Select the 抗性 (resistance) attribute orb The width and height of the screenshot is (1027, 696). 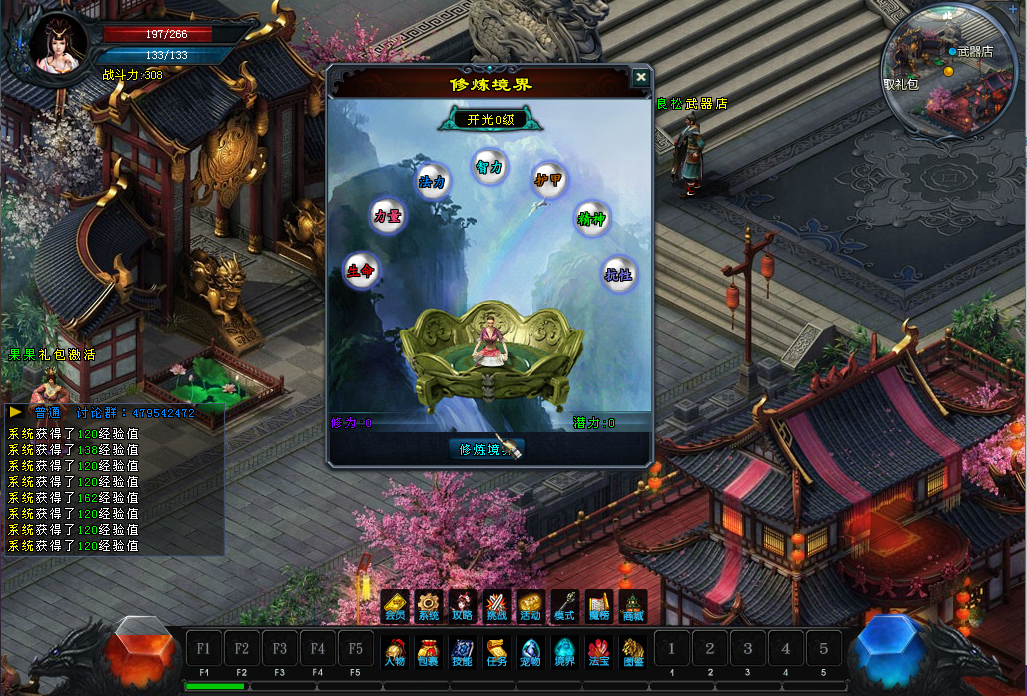619,274
